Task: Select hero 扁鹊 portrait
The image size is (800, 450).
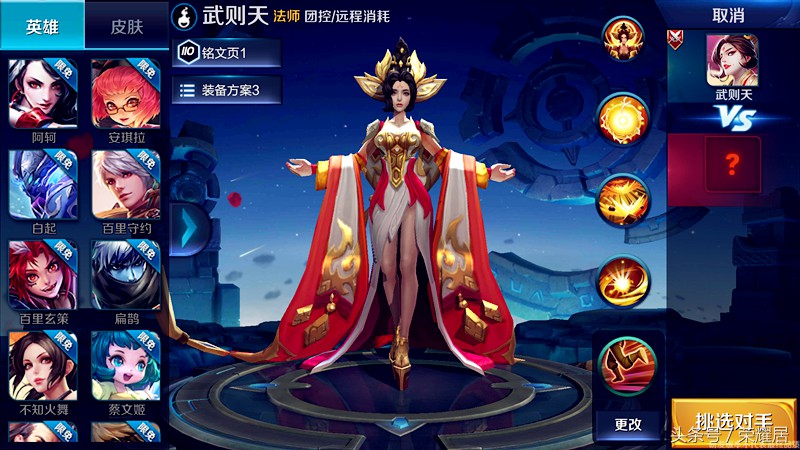Action: coord(126,275)
